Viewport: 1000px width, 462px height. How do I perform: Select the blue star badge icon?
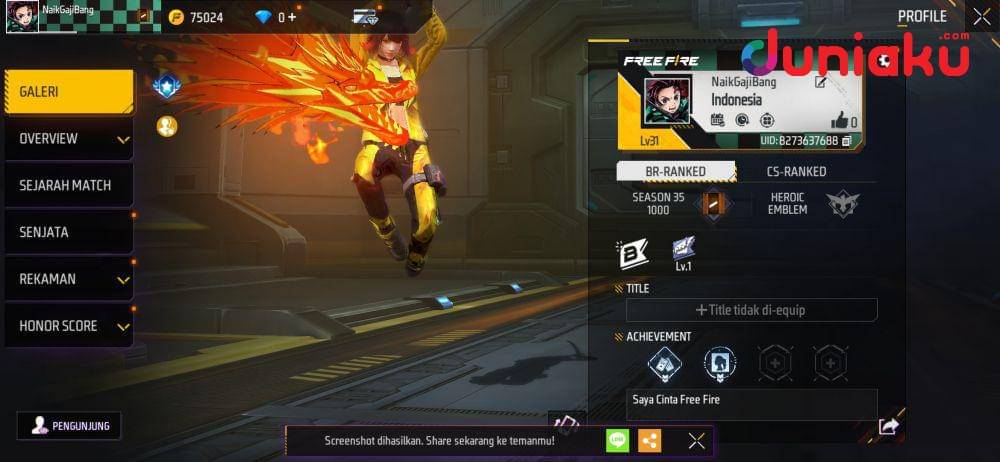[x=166, y=87]
